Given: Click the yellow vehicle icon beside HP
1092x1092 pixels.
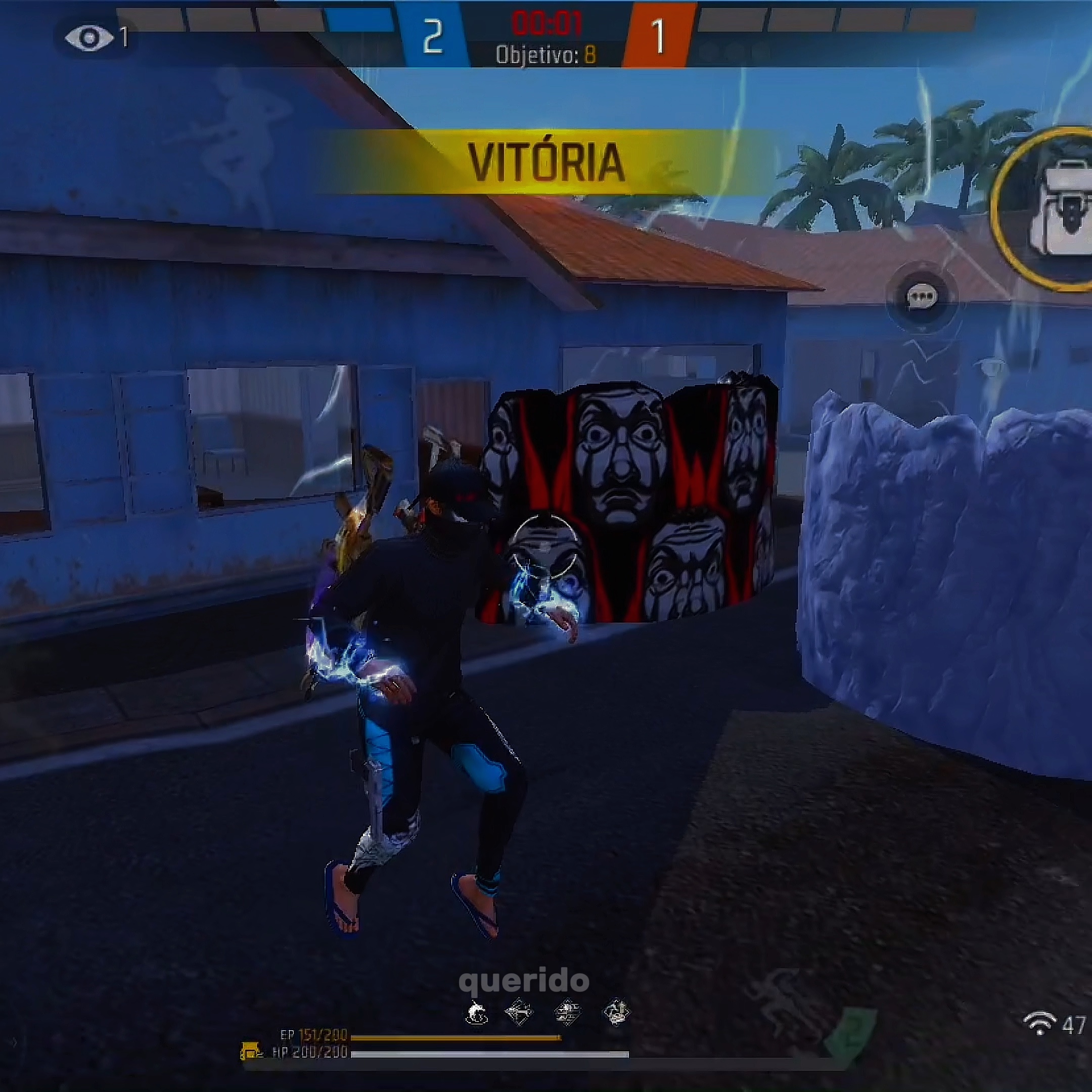Looking at the screenshot, I should pyautogui.click(x=251, y=1052).
